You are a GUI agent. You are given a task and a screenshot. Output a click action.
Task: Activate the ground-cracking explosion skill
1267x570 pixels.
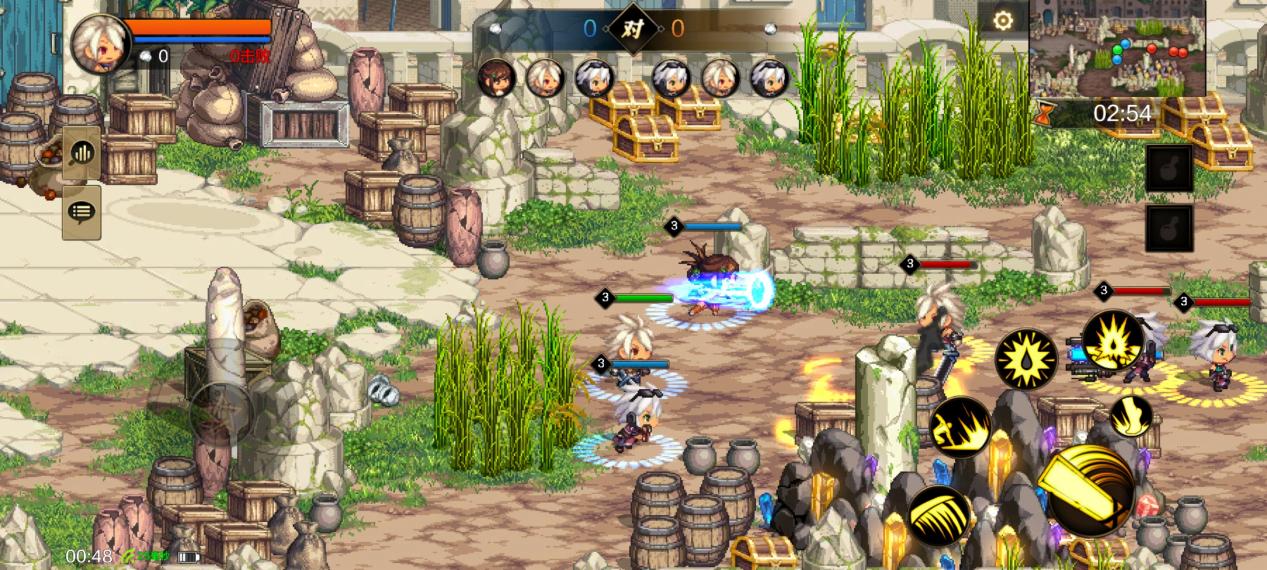point(1112,341)
